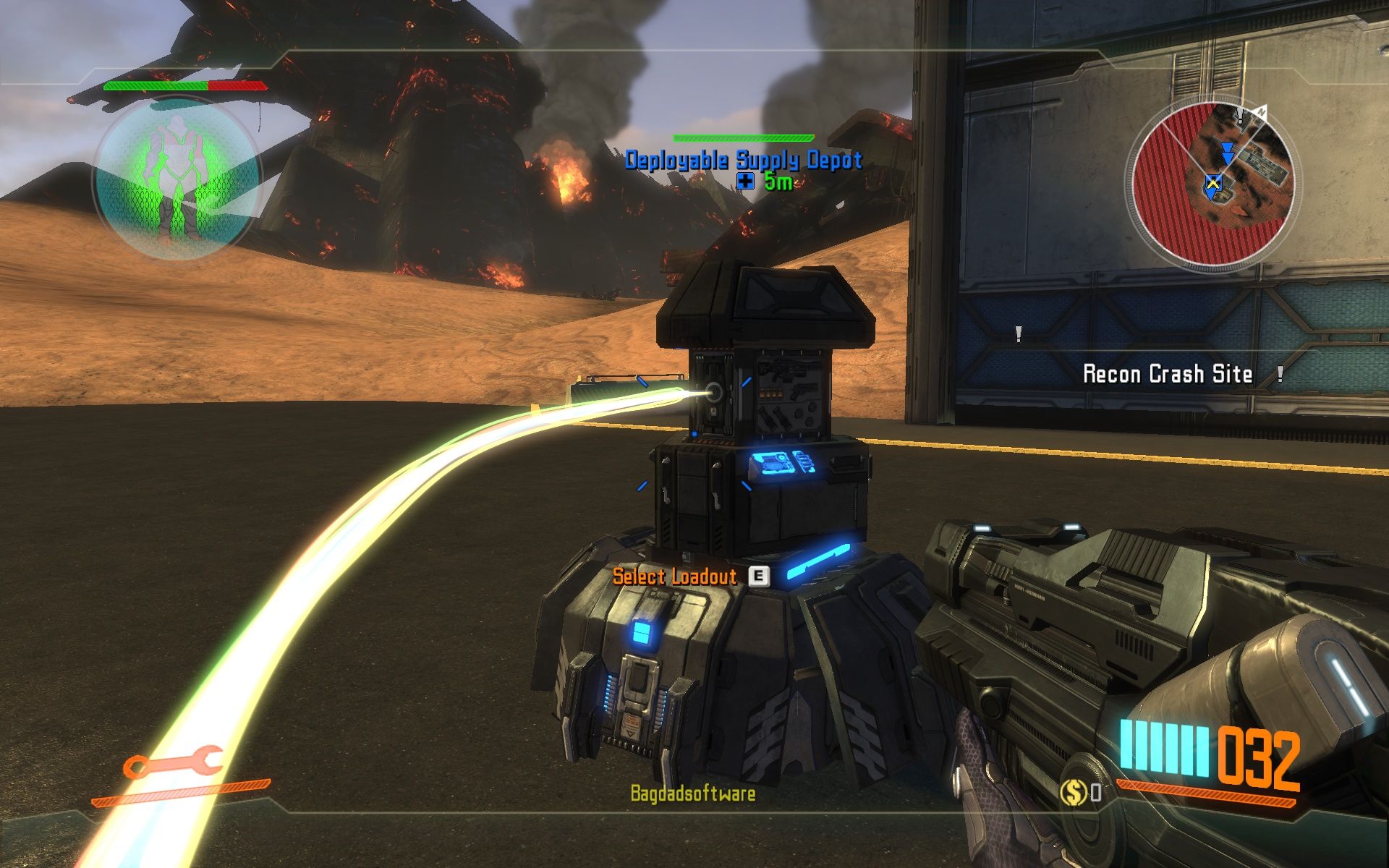Select the Recon Crash Site objective label
This screenshot has height=868, width=1389.
[x=1167, y=374]
